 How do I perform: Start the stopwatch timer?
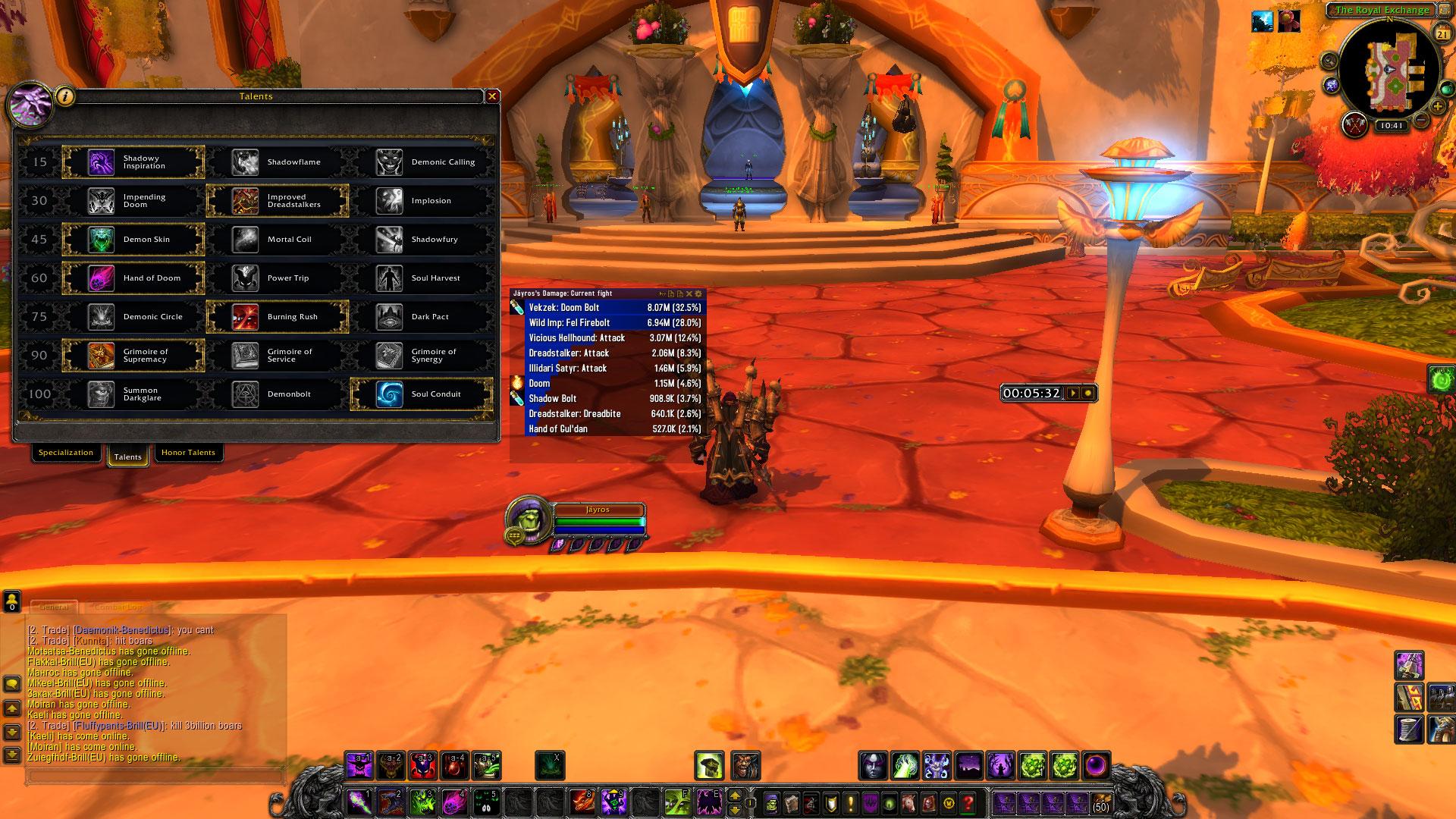click(x=1073, y=393)
